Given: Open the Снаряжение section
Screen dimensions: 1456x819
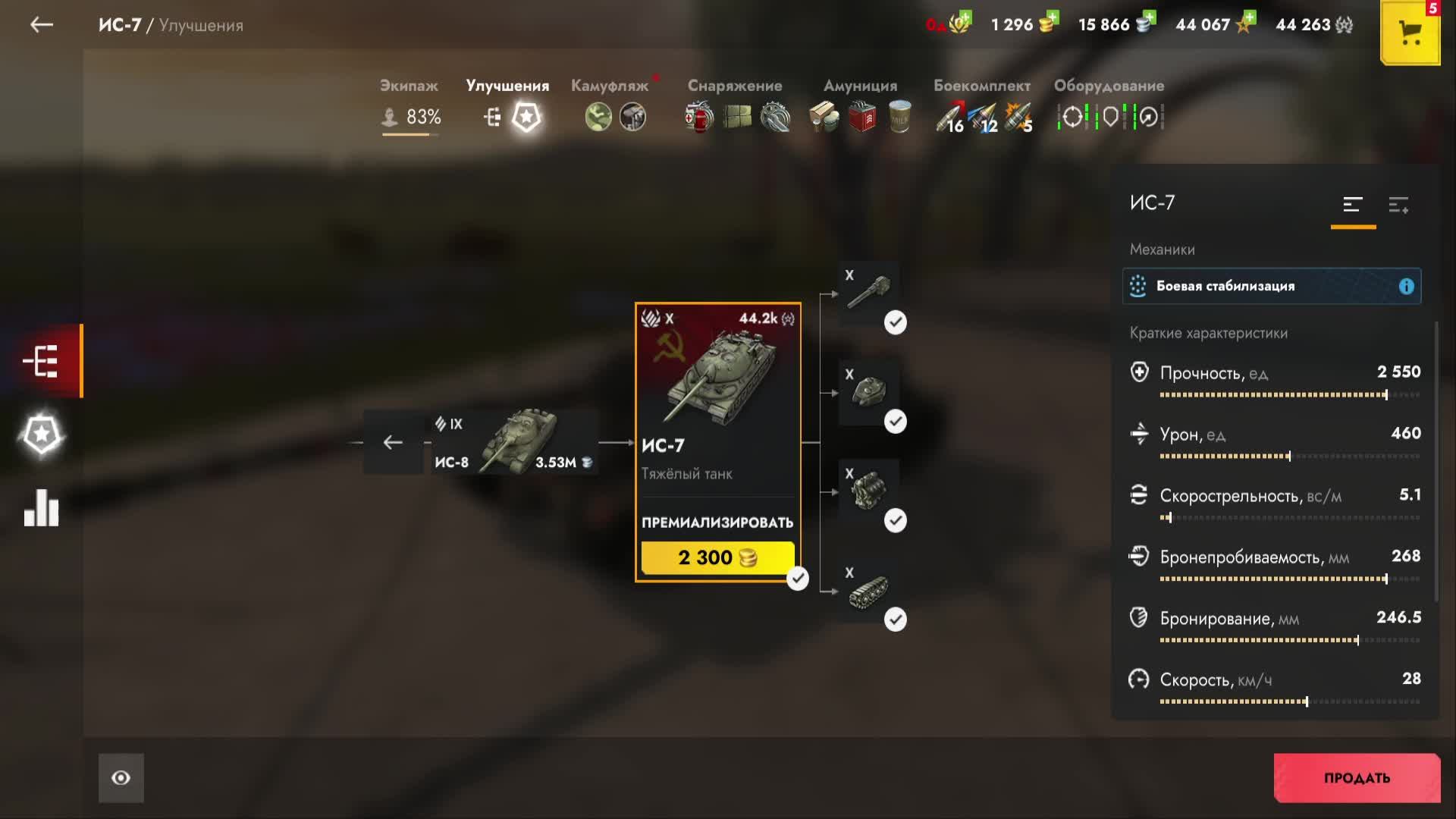Looking at the screenshot, I should point(735,105).
